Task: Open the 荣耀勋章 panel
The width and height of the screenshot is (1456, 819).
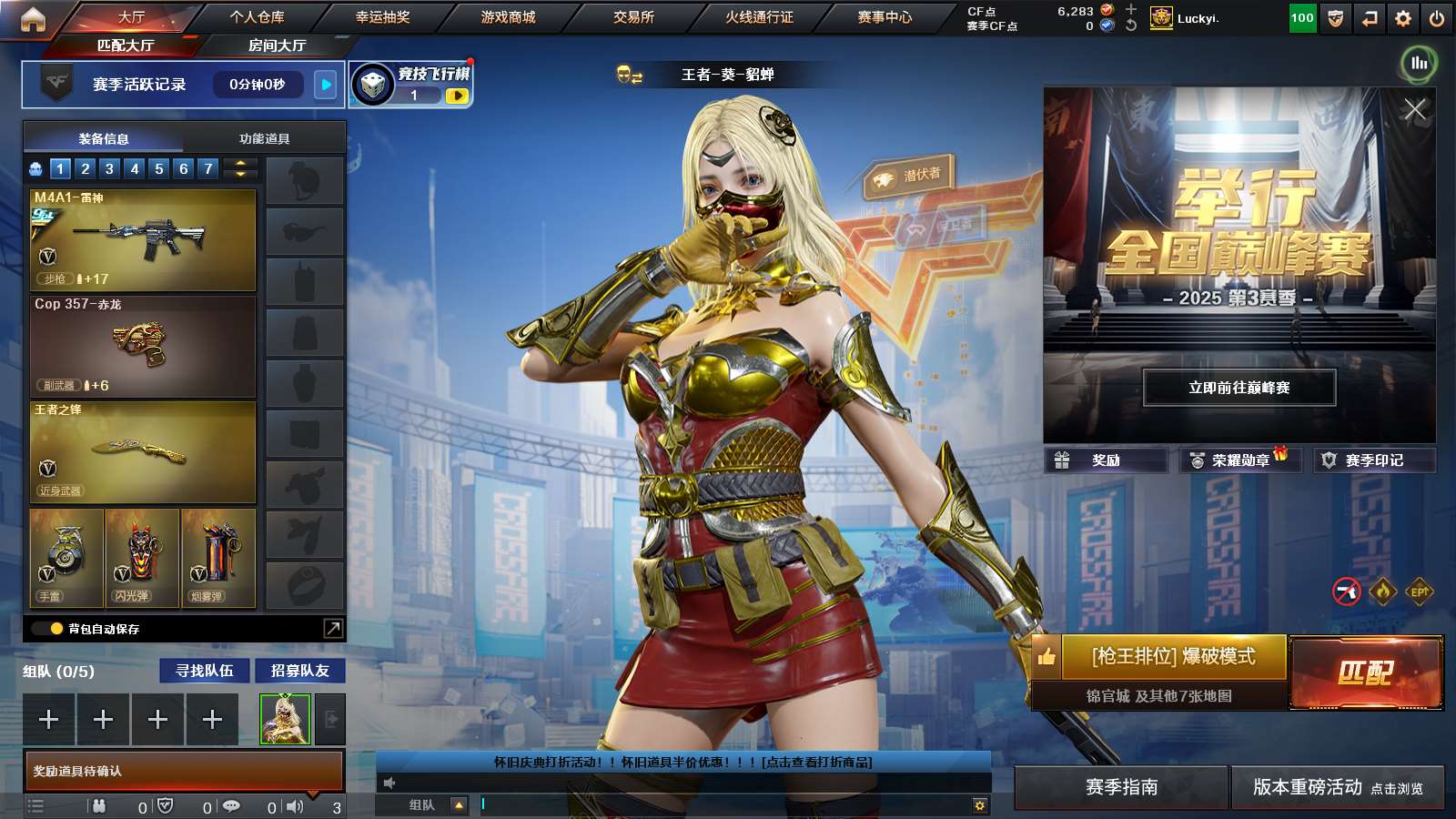Action: tap(1239, 460)
